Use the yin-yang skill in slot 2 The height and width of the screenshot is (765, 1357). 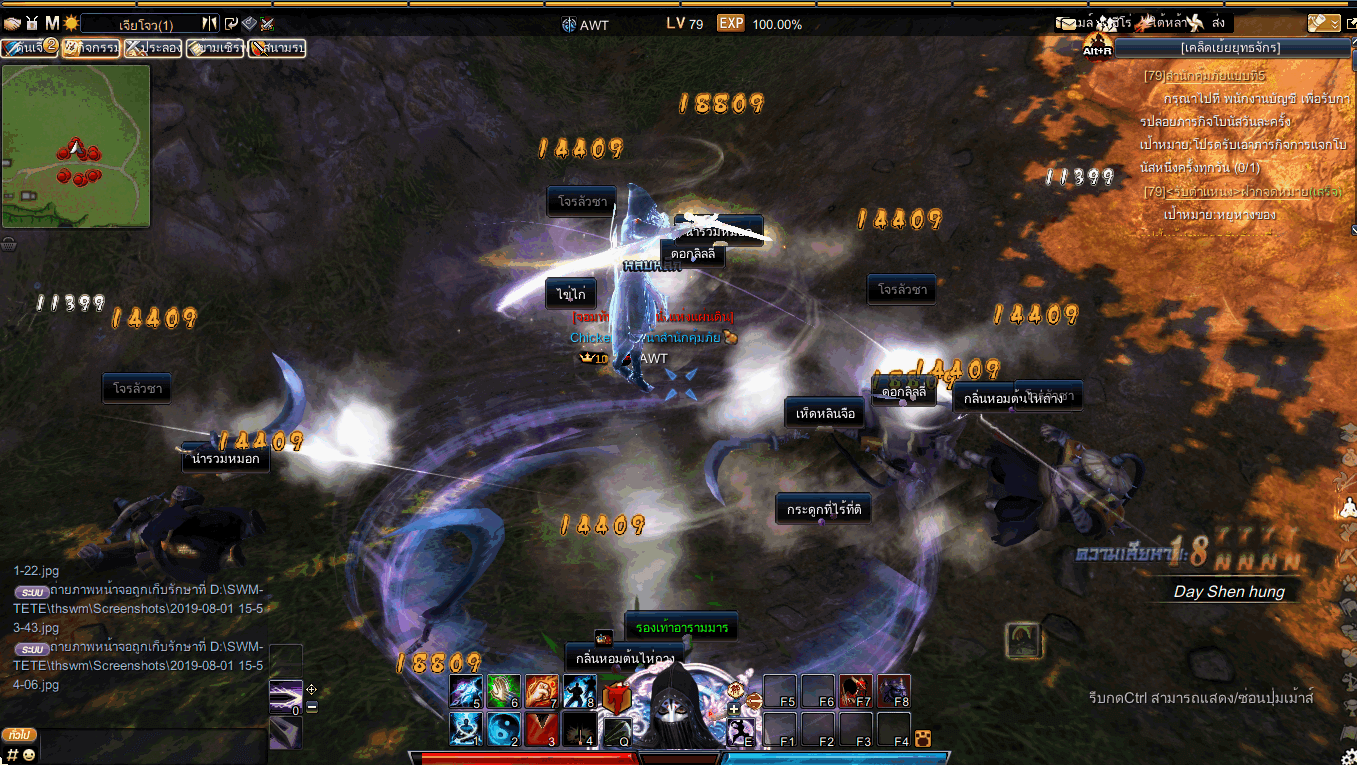(x=504, y=729)
